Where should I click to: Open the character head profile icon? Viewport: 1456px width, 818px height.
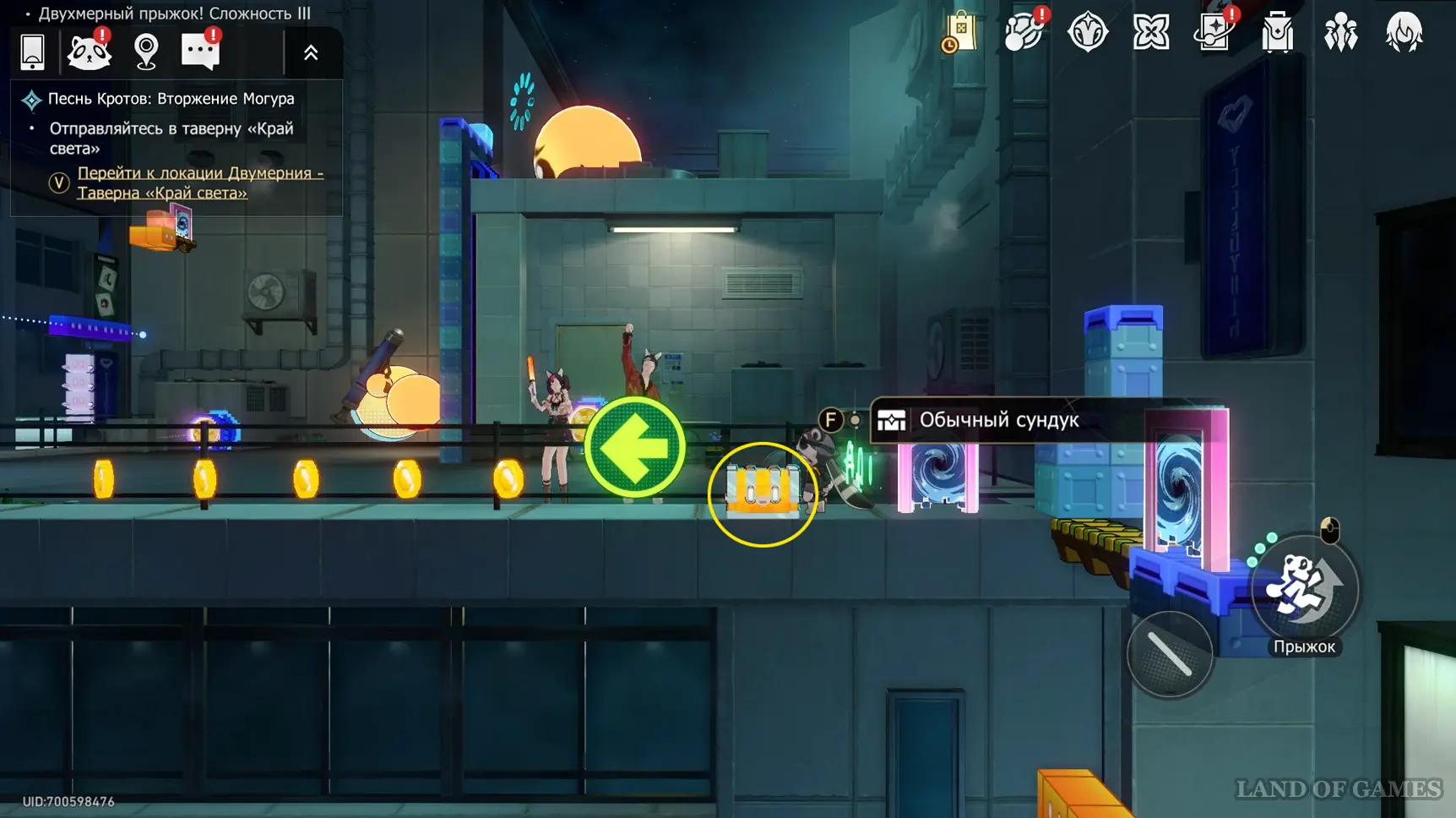[1404, 33]
